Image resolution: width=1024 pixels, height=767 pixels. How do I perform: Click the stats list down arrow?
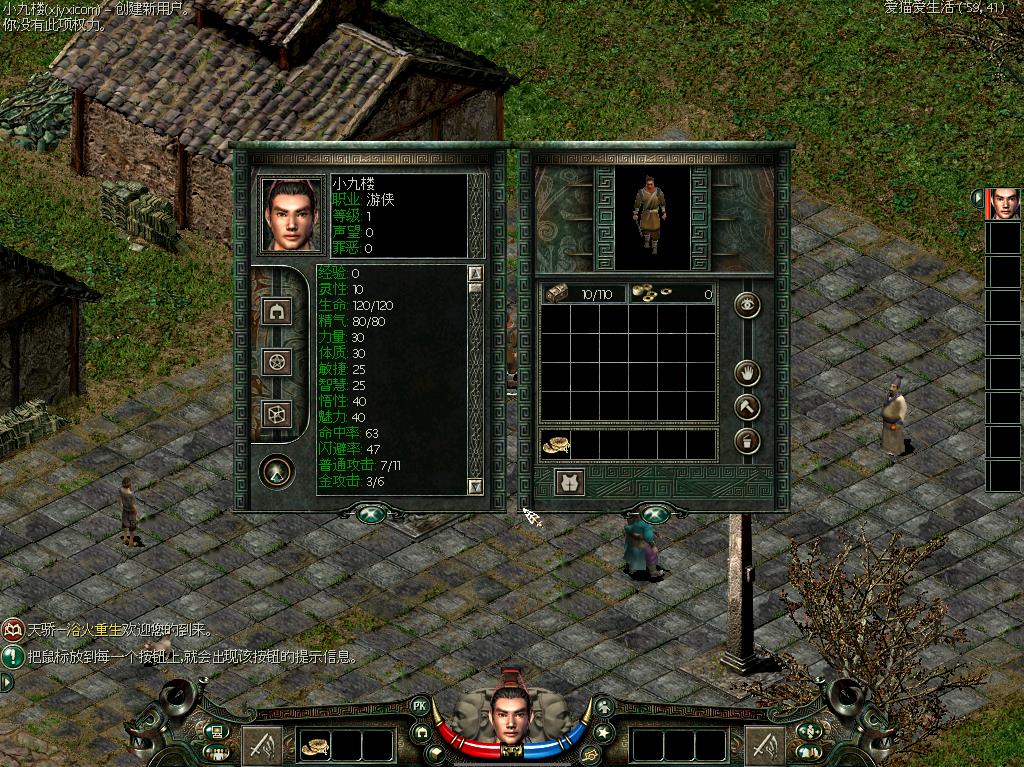[475, 486]
